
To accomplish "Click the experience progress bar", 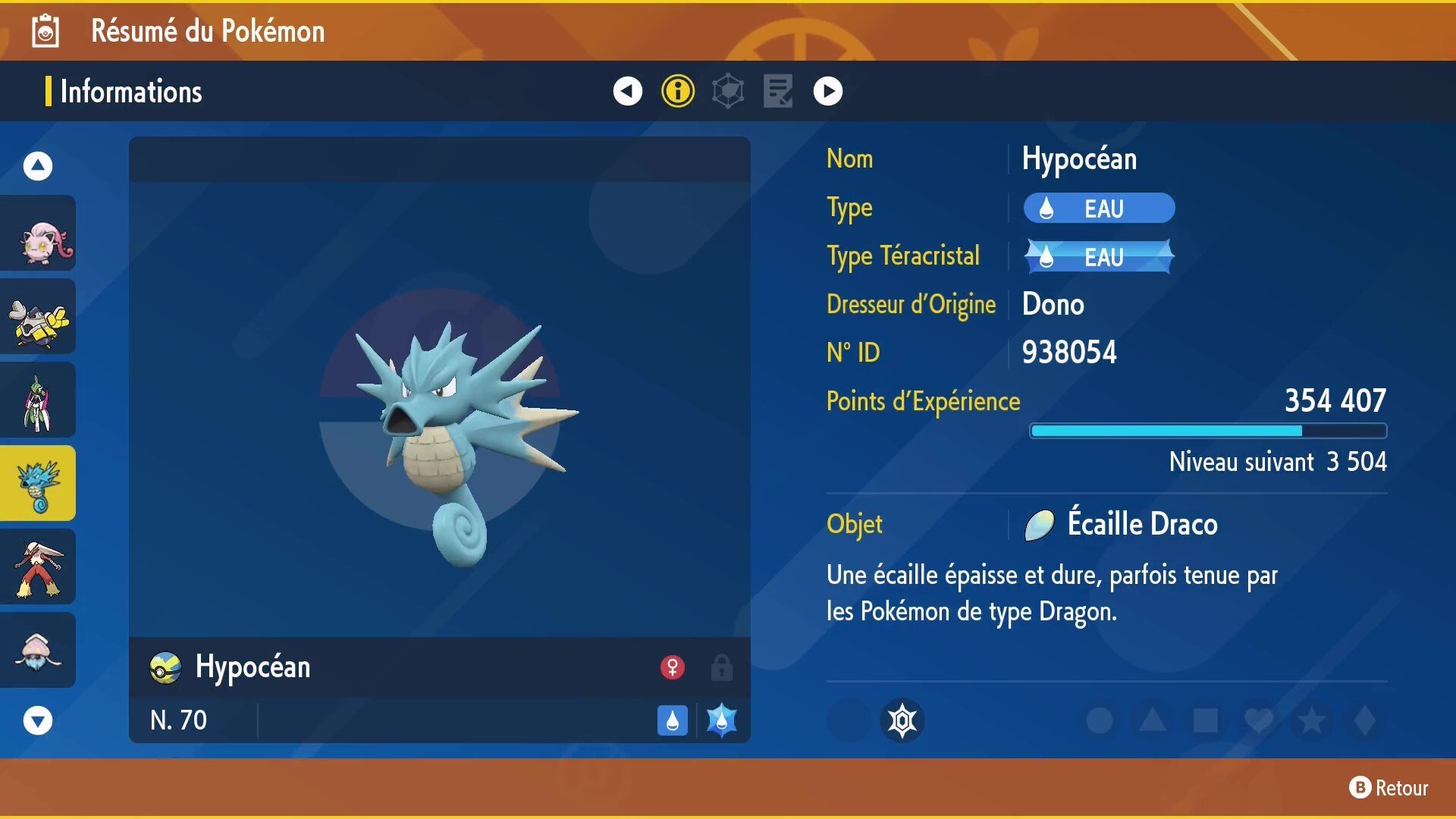I will point(1206,430).
